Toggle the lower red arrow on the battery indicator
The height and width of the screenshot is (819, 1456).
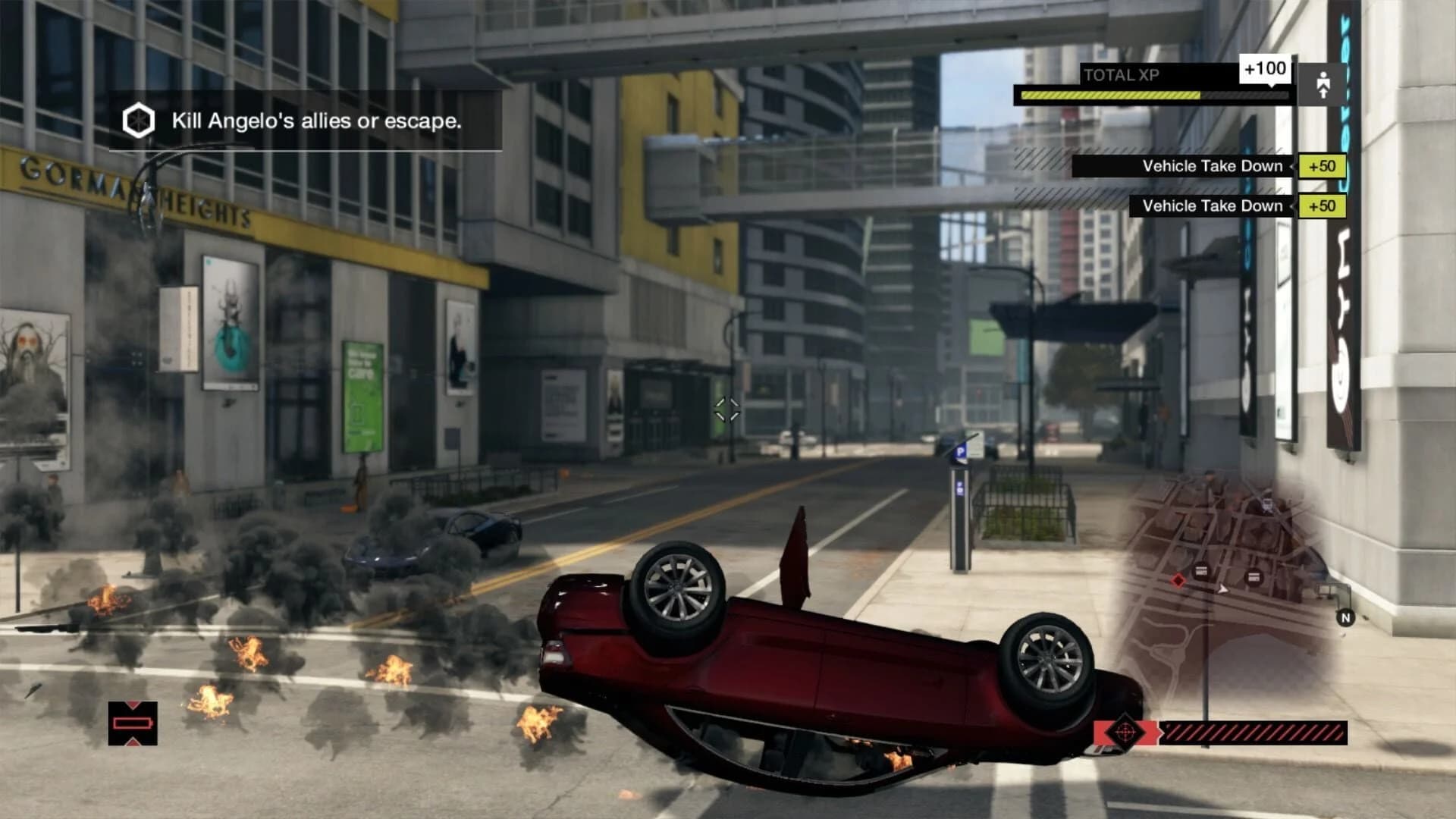coord(132,742)
